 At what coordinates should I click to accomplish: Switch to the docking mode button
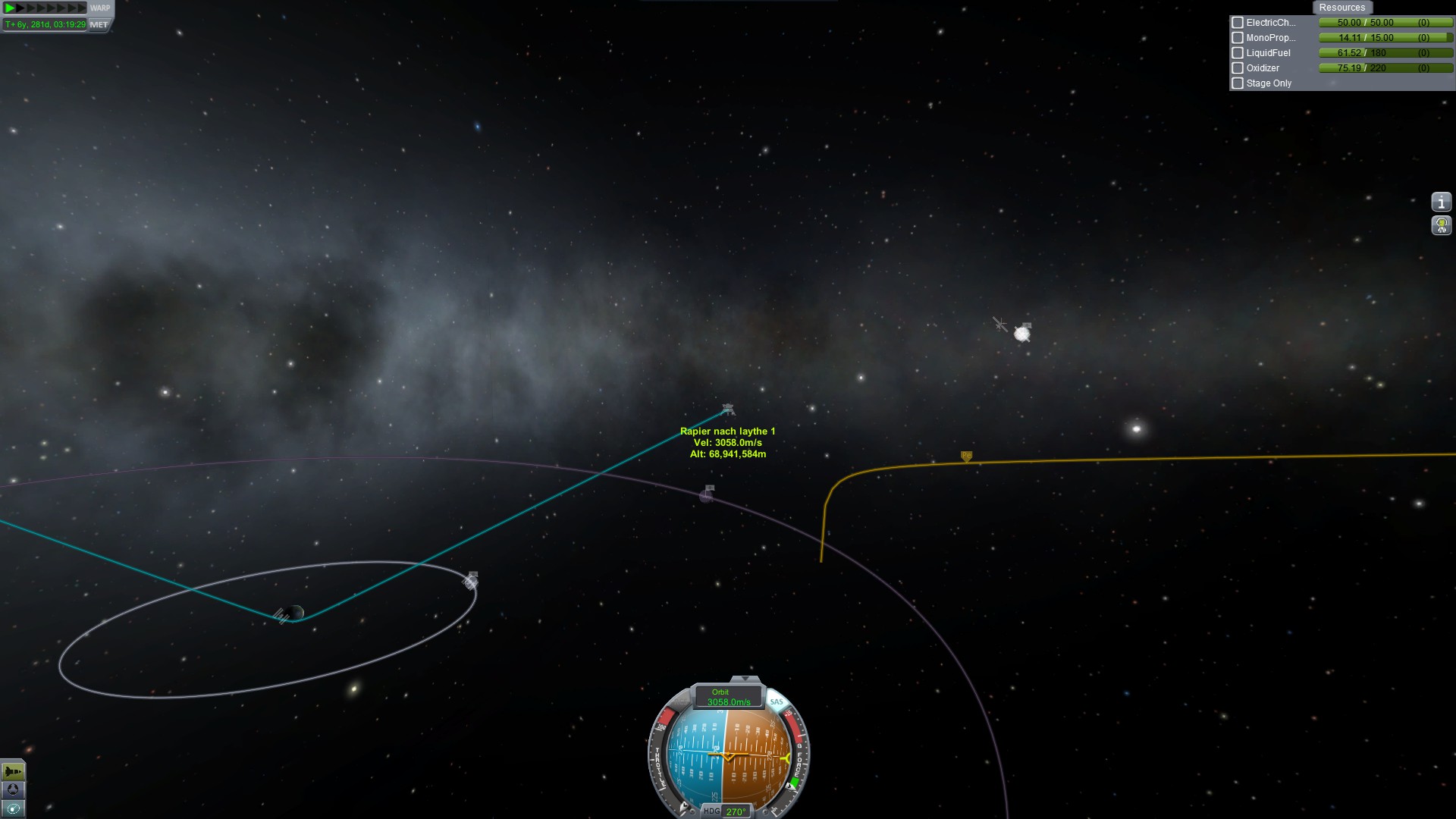click(x=13, y=790)
